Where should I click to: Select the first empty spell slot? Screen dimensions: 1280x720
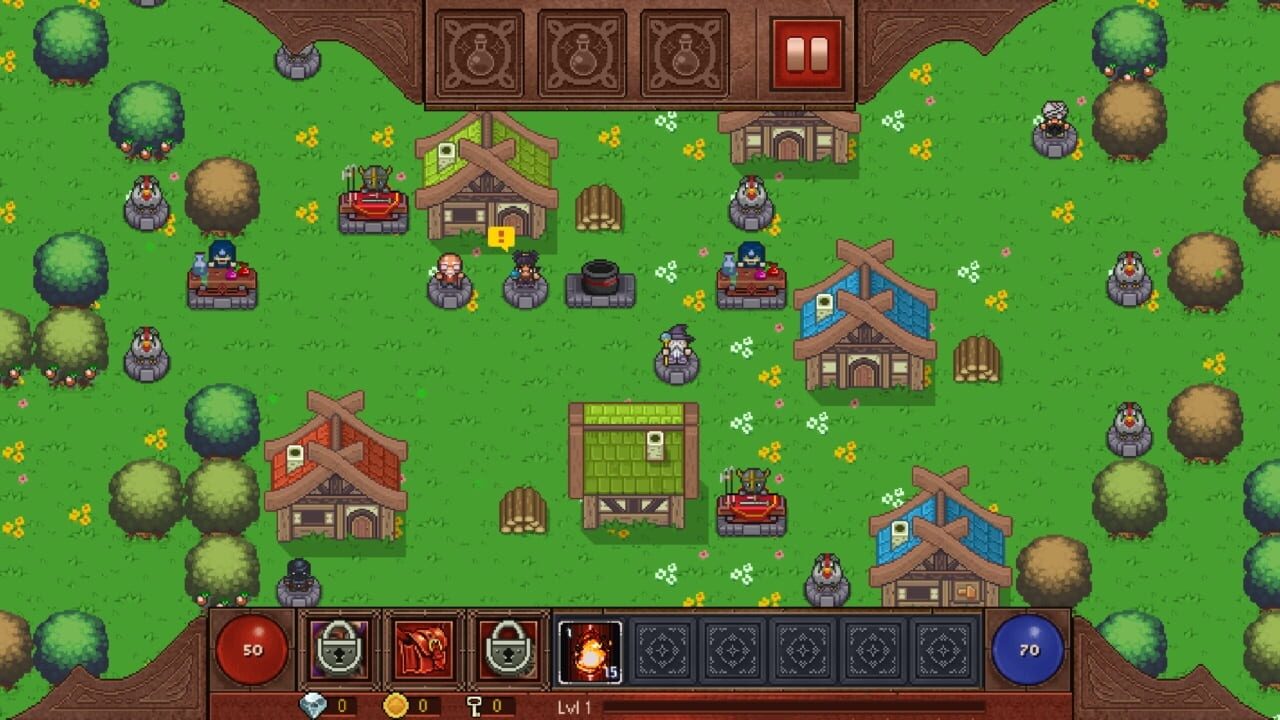point(660,650)
